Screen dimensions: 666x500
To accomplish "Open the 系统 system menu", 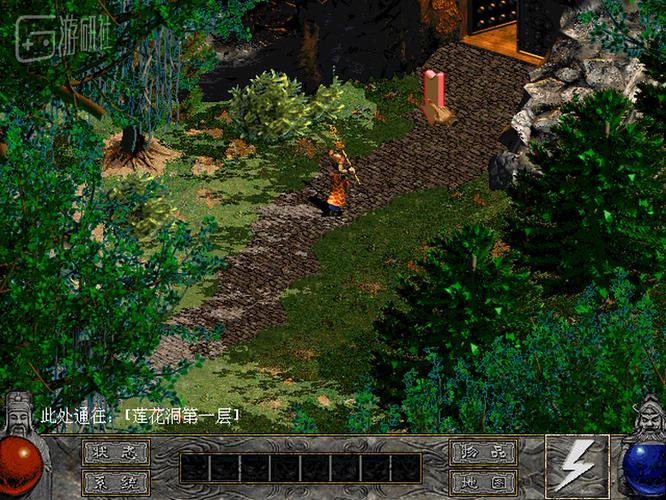I will pyautogui.click(x=115, y=482).
